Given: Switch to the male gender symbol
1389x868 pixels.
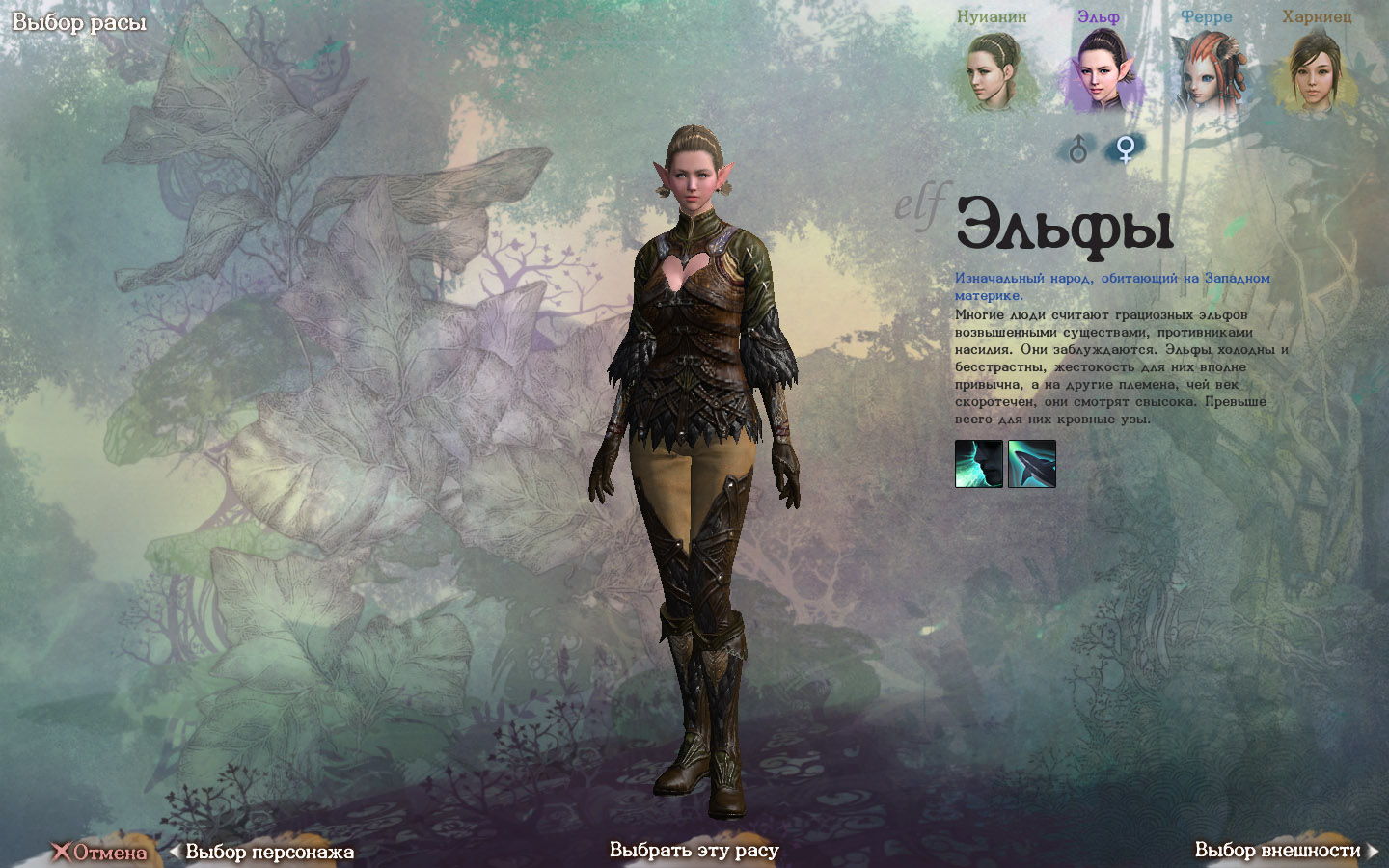Looking at the screenshot, I should (1078, 149).
